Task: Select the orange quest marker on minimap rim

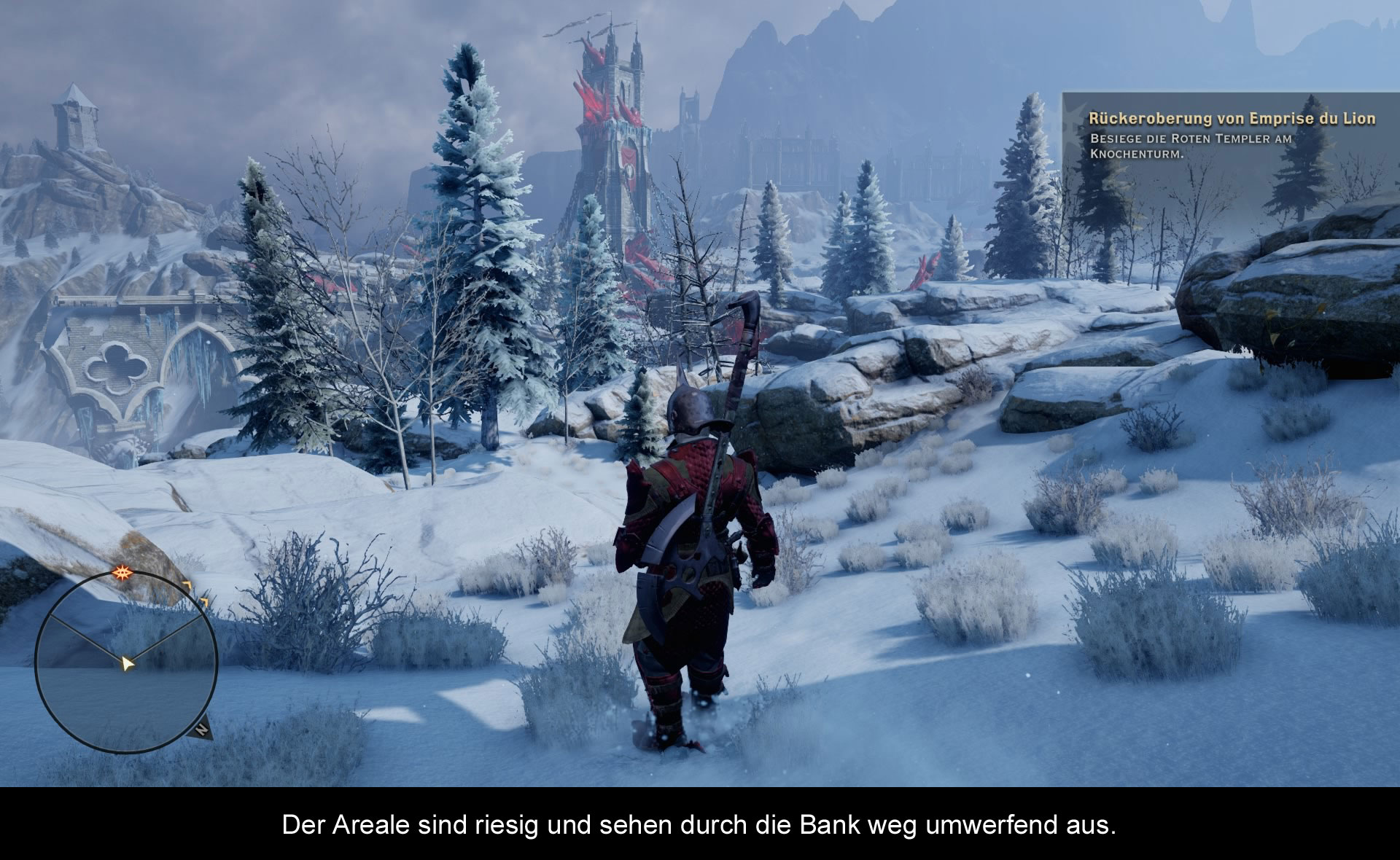Action: (x=121, y=572)
